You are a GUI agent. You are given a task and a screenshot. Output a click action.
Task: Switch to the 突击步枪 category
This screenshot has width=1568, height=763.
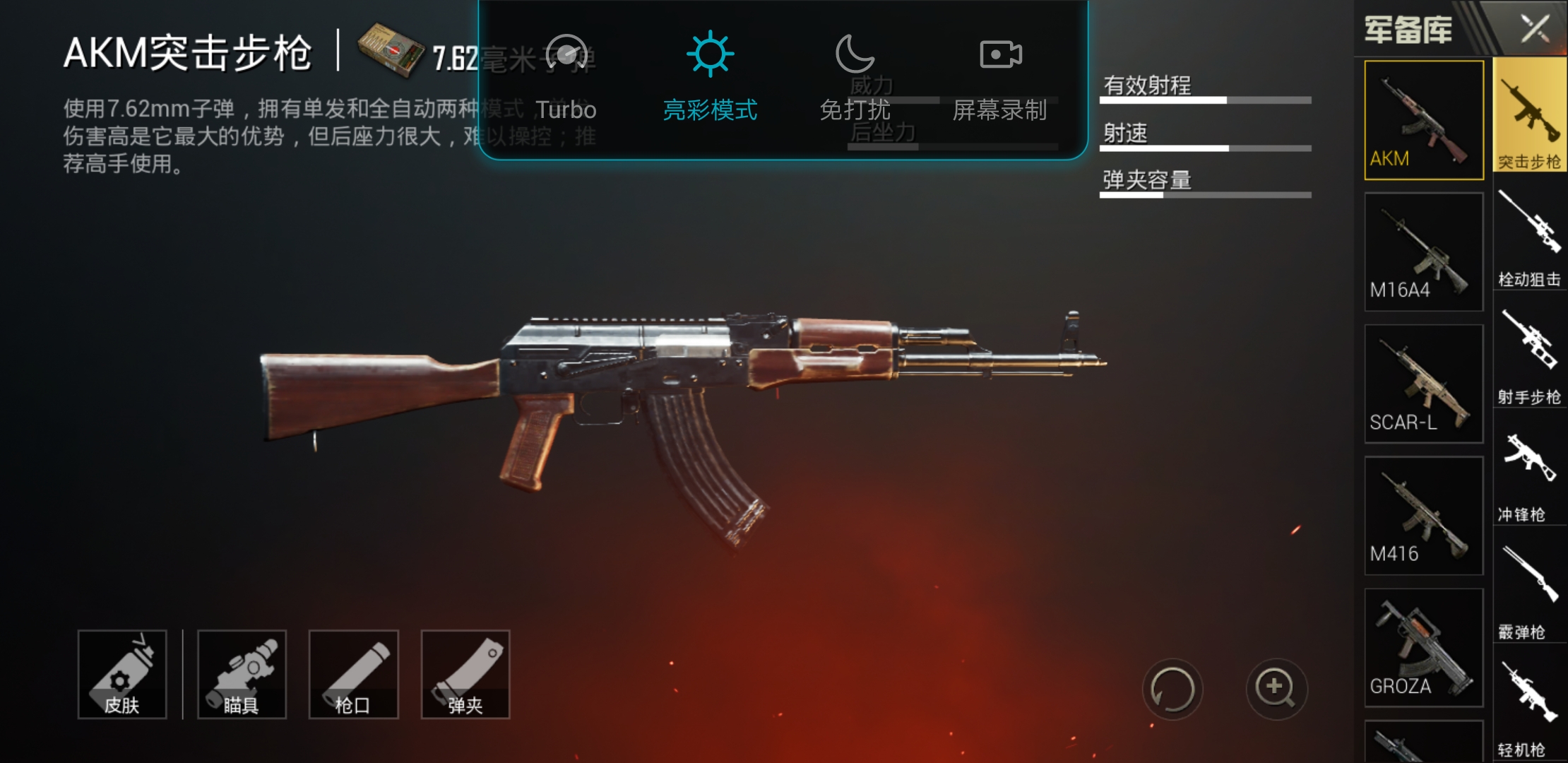[1530, 117]
